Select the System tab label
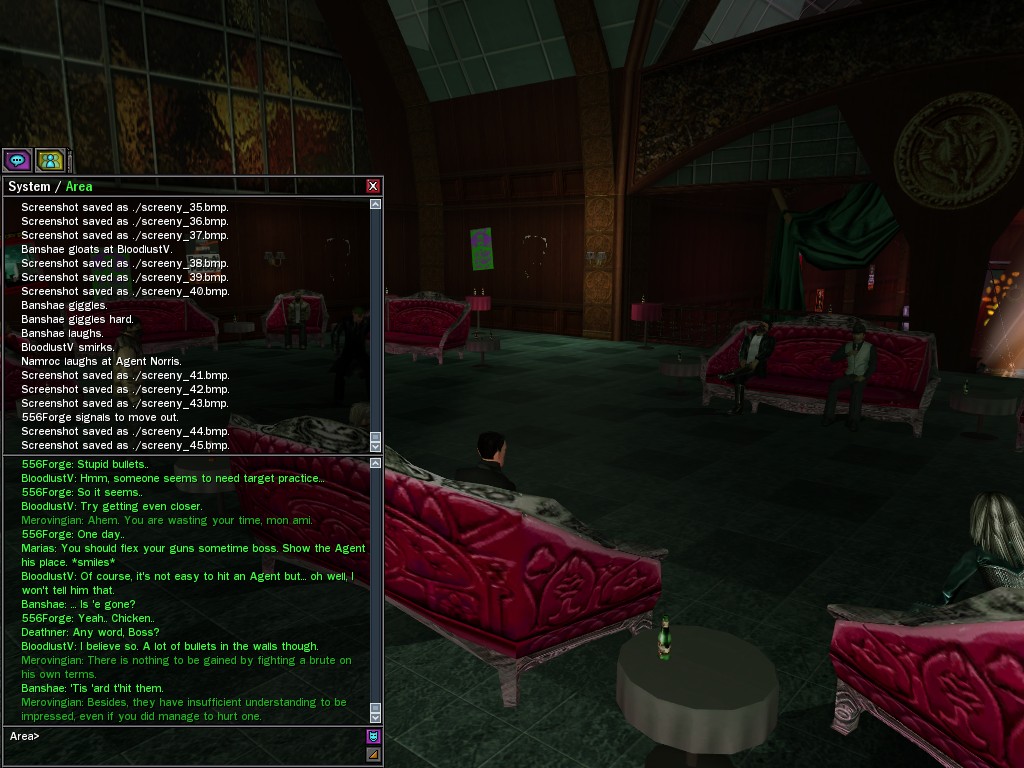This screenshot has height=768, width=1024. (28, 187)
